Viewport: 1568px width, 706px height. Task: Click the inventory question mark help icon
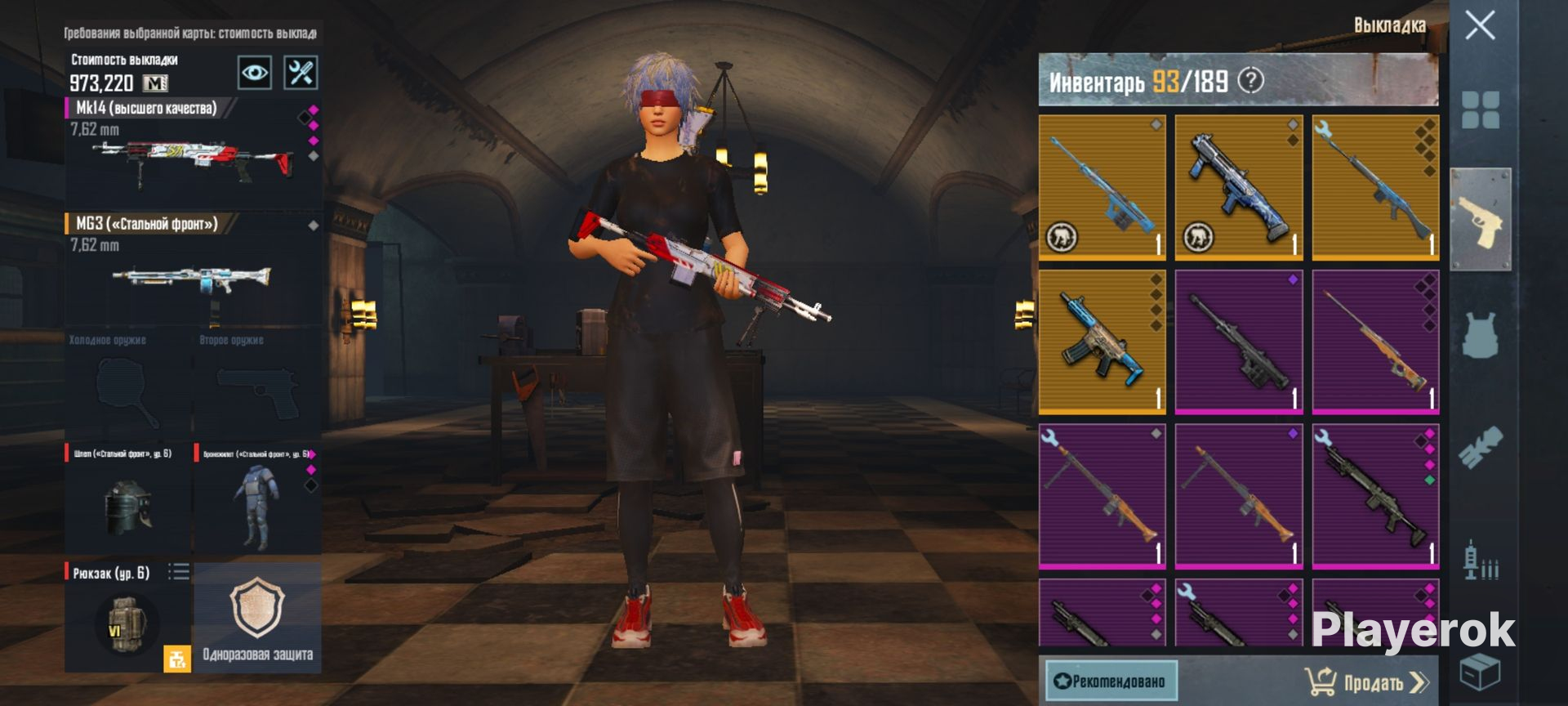1250,80
